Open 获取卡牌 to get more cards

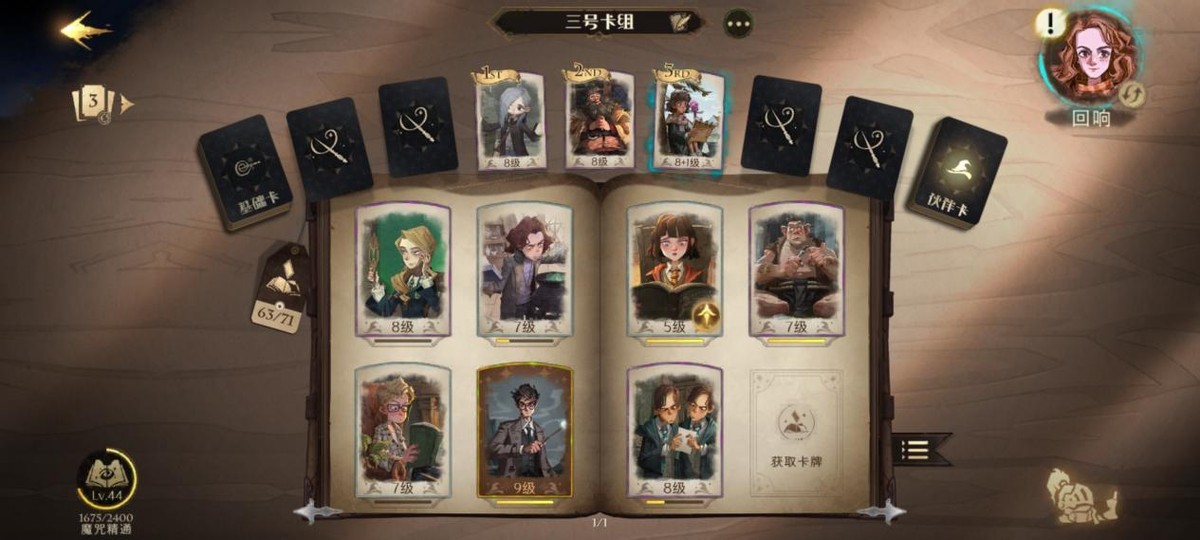coord(796,431)
